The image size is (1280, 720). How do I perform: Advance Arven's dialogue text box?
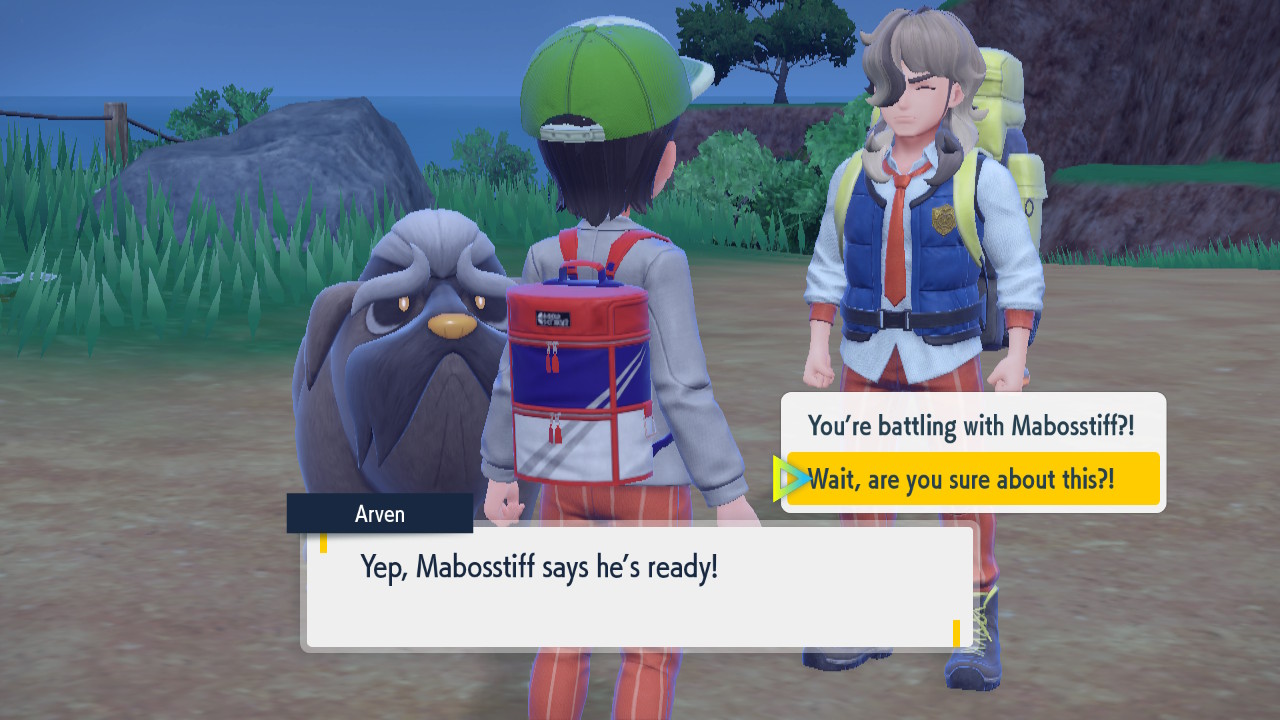coord(640,588)
